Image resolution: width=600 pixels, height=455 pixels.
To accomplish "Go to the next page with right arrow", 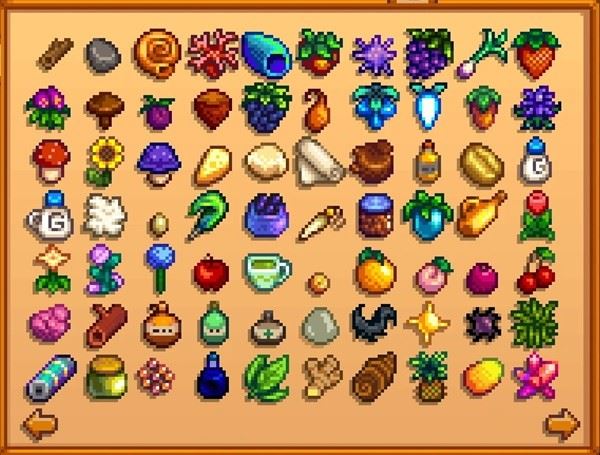I will coord(562,422).
